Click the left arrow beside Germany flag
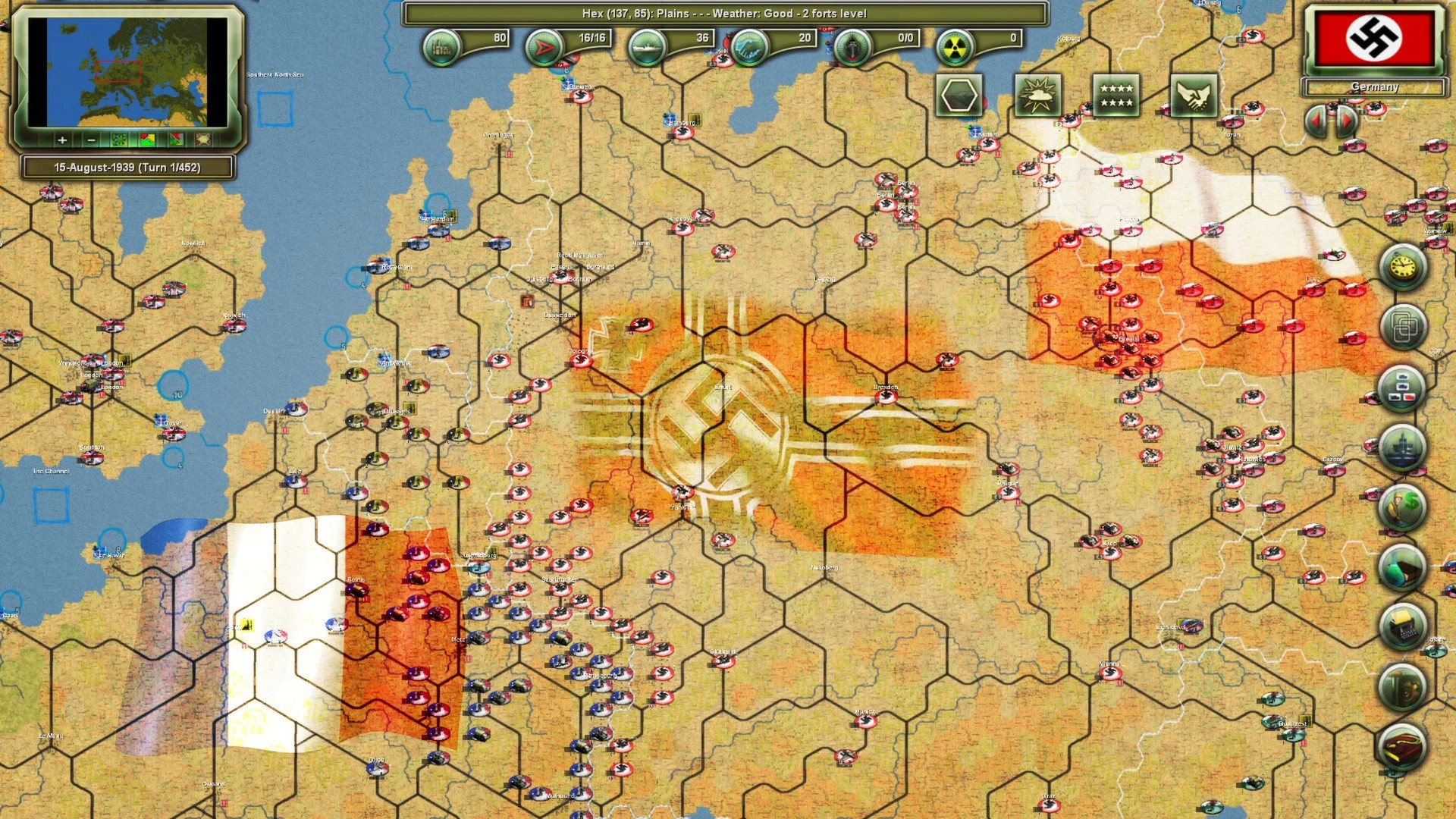 click(x=1316, y=119)
